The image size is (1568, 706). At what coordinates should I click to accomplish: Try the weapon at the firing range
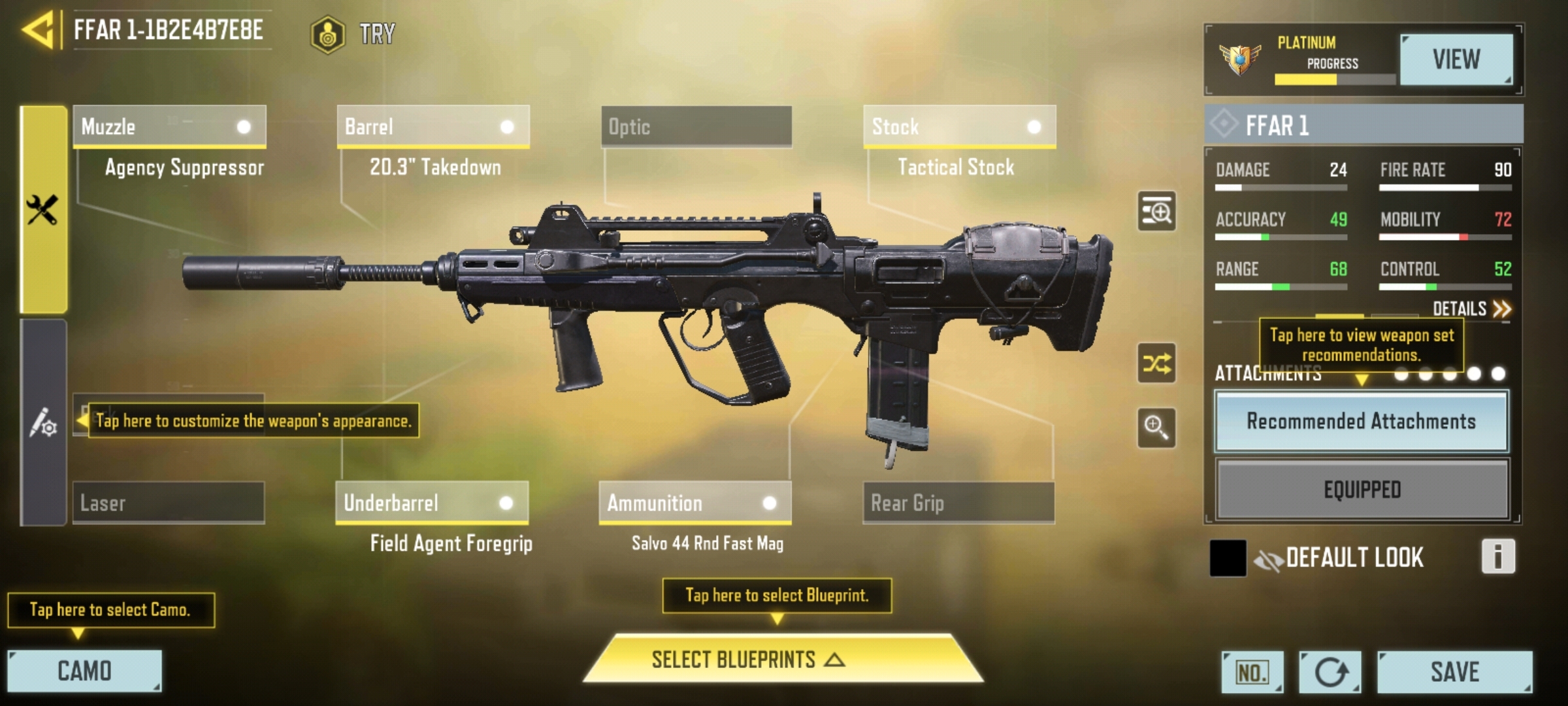354,34
